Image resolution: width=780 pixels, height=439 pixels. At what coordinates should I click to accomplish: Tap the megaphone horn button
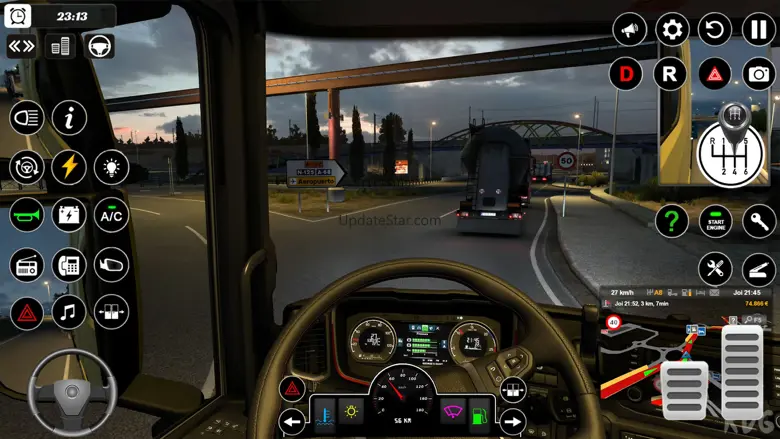coord(629,28)
